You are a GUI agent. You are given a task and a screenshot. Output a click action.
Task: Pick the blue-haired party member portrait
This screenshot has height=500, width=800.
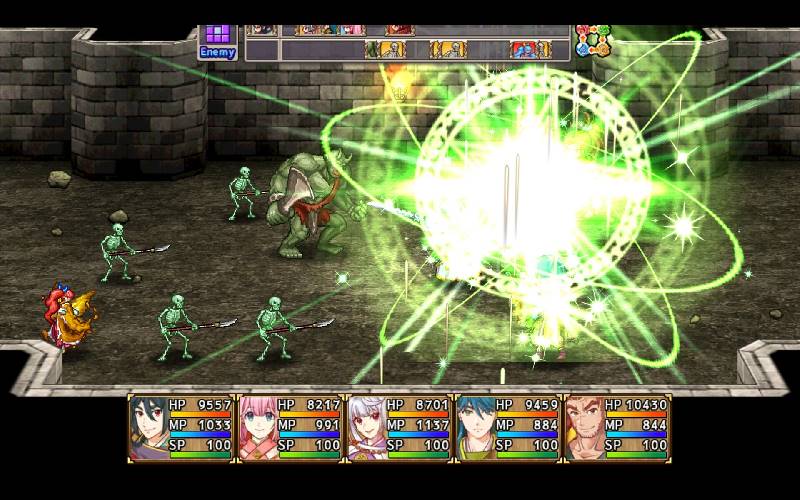tap(476, 427)
